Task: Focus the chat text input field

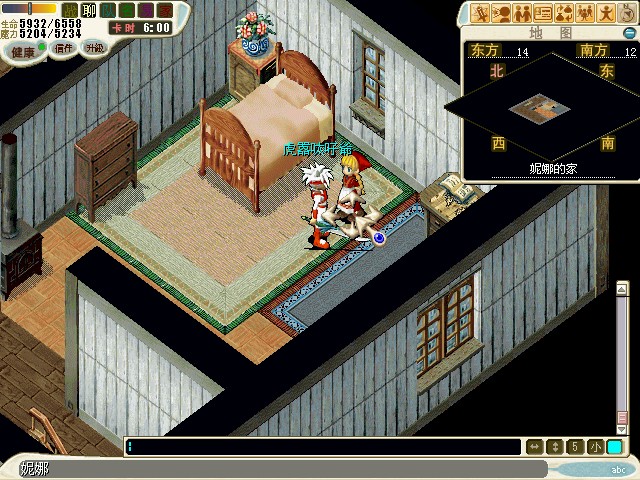Action: coord(322,447)
